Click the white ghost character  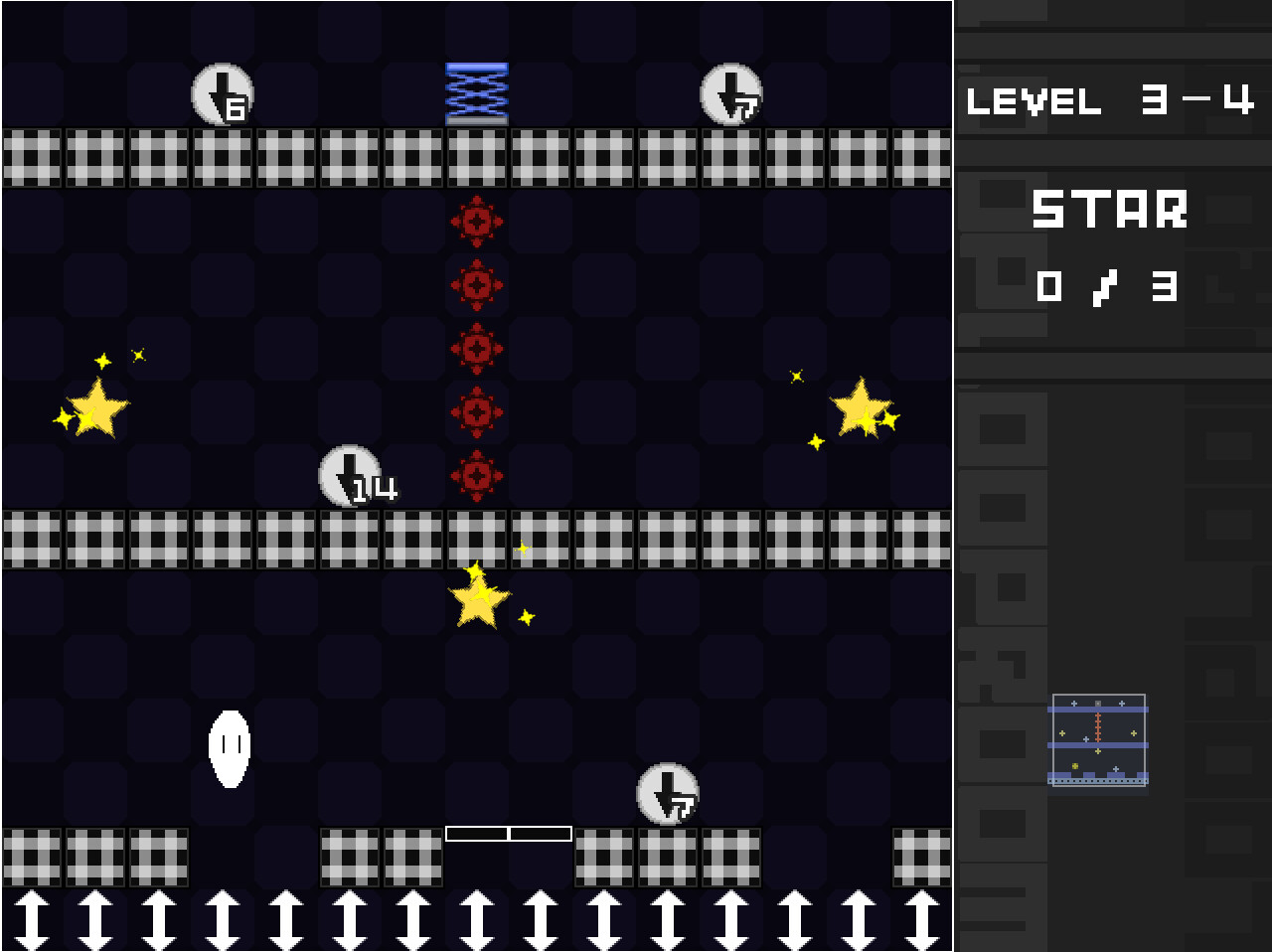point(231,748)
